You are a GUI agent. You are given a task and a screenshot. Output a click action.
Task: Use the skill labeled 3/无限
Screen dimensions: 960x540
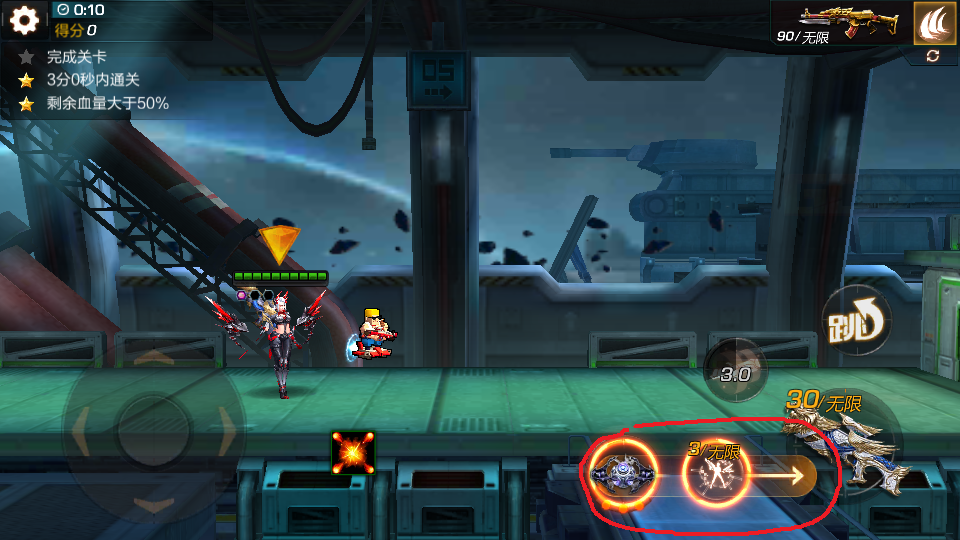[x=715, y=472]
